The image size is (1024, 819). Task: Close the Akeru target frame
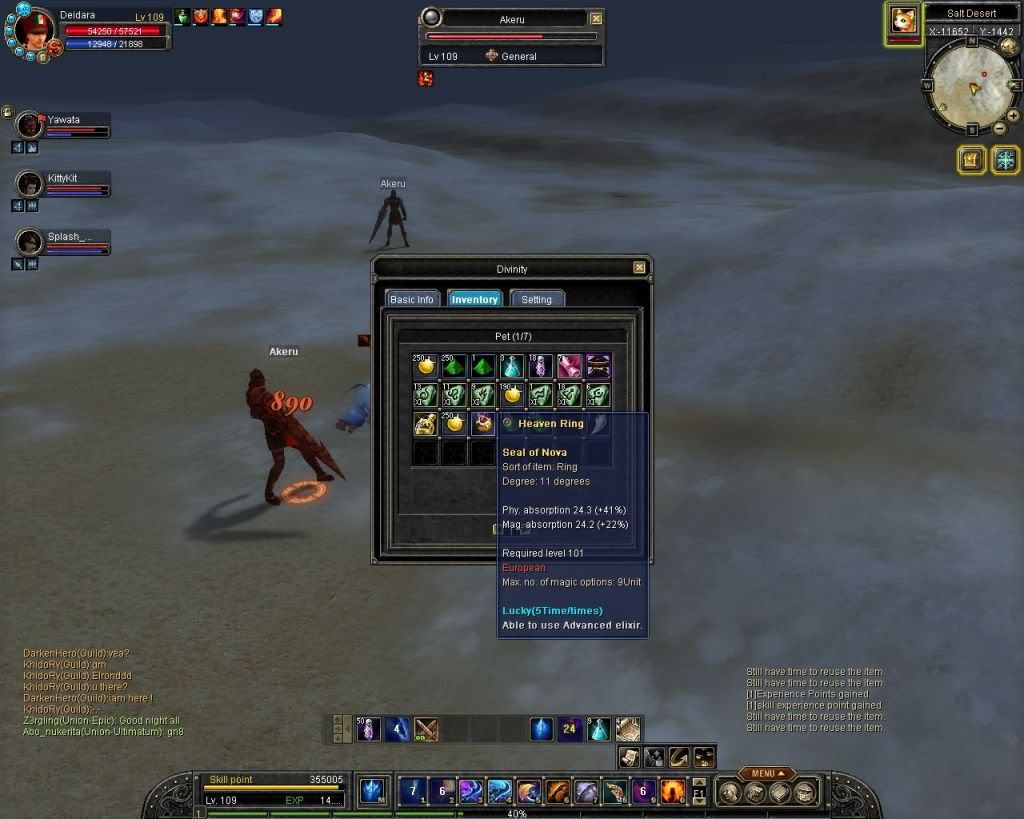point(596,18)
